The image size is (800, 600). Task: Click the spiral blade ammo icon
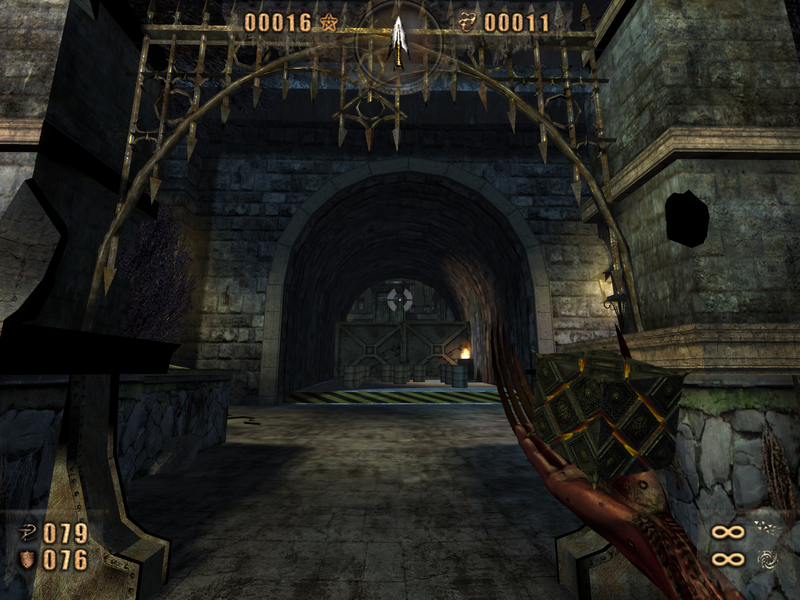pos(766,559)
